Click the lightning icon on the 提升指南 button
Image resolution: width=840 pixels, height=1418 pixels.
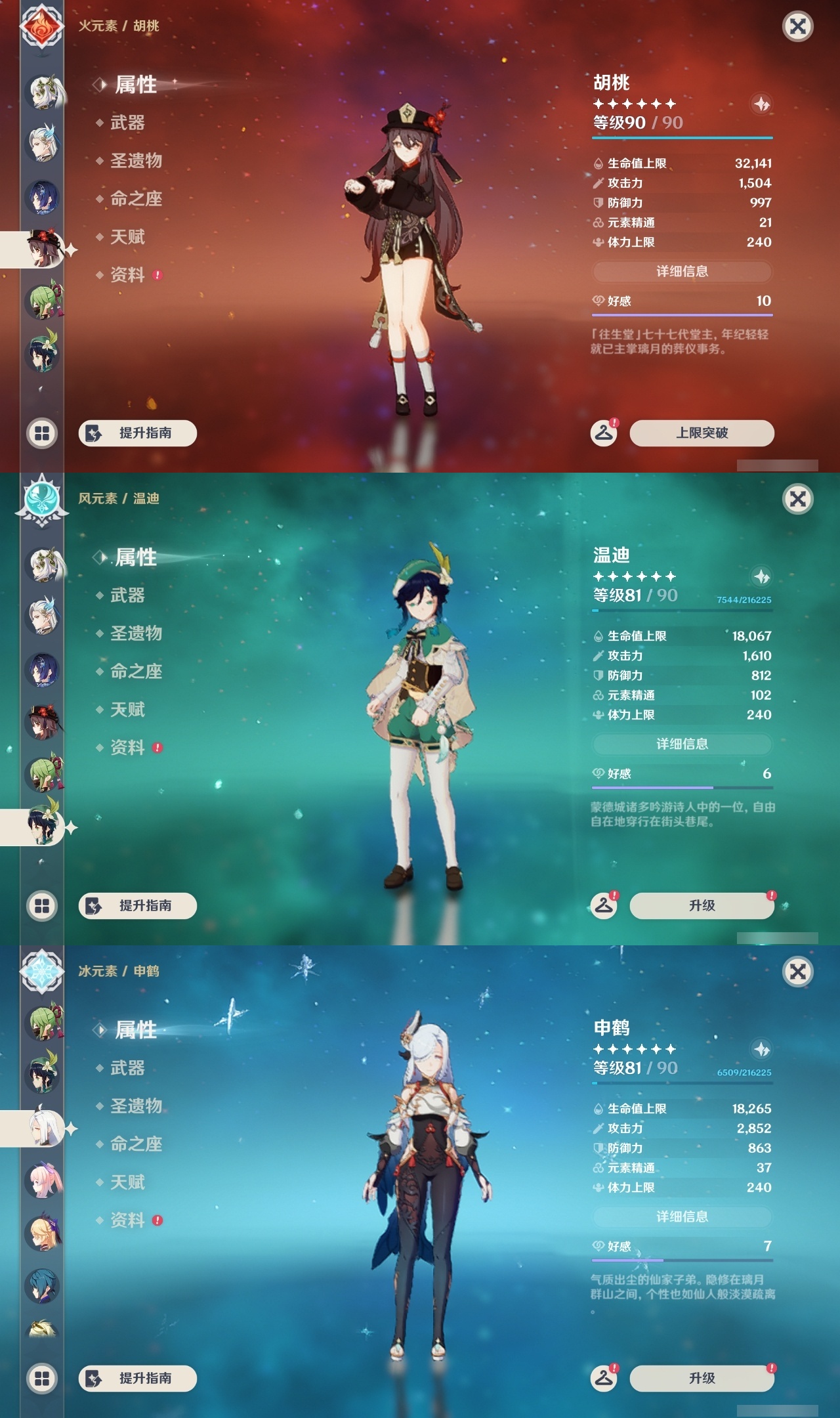(x=92, y=433)
